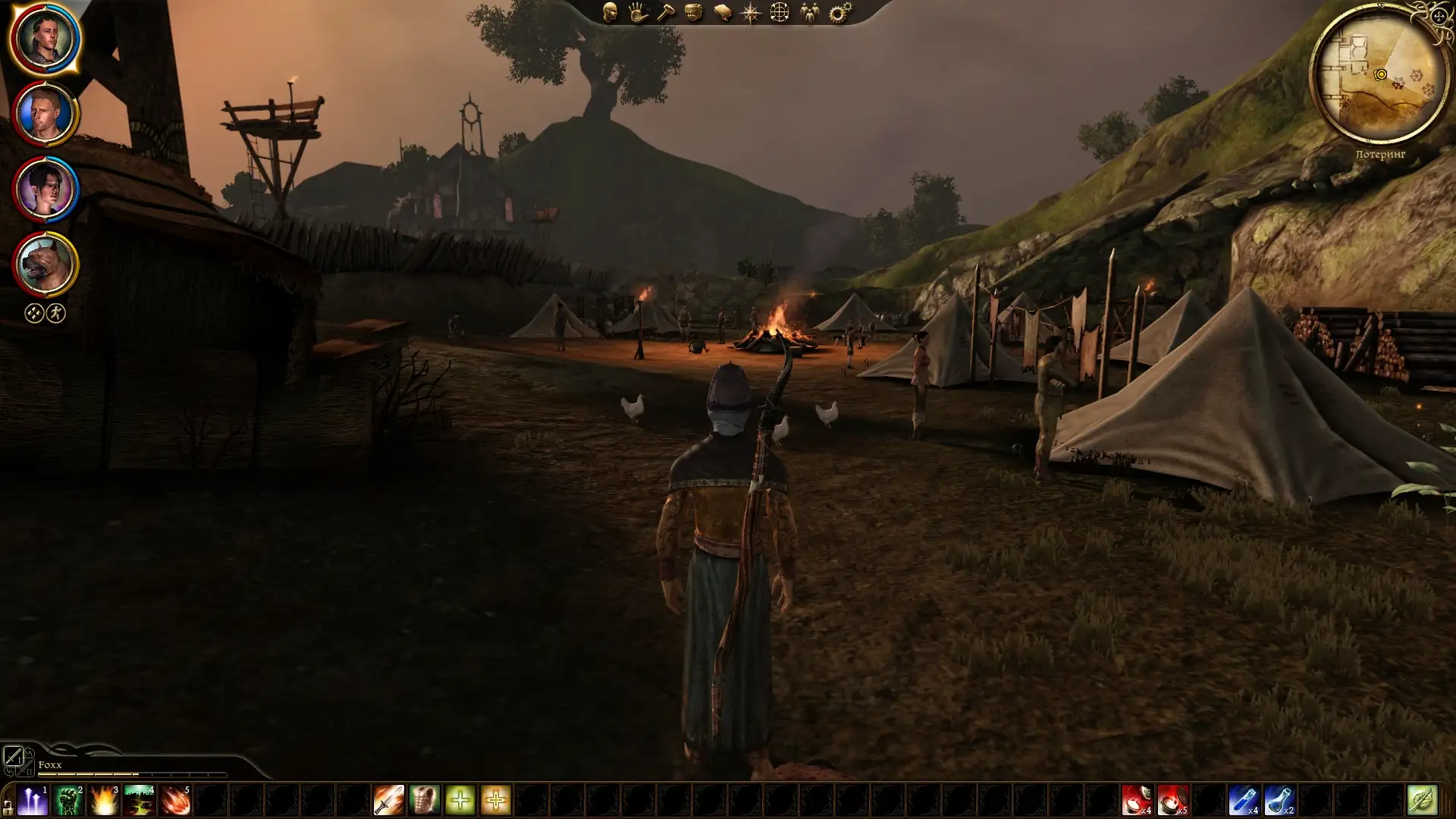Image resolution: width=1456 pixels, height=819 pixels.
Task: Toggle the quickbar padlock
Action: click(8, 806)
